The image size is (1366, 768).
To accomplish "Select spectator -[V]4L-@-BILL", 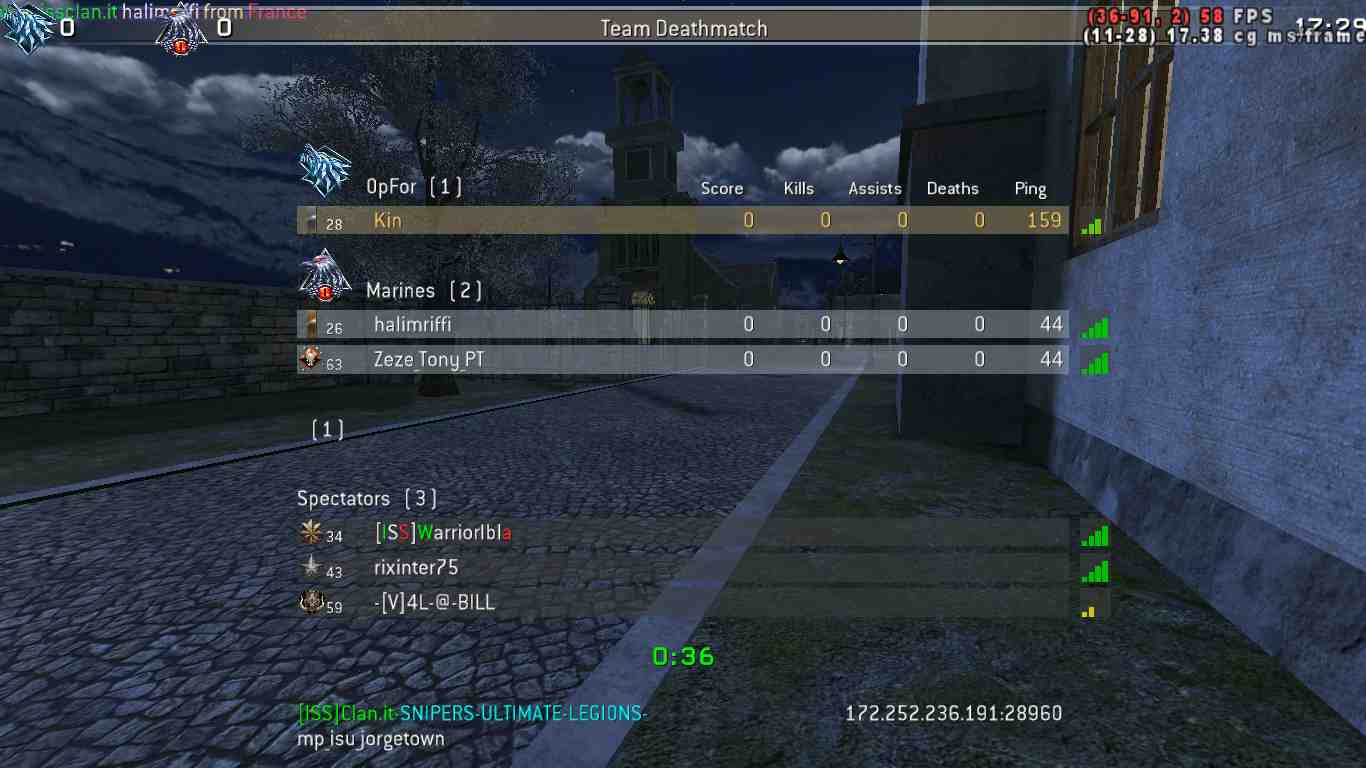I will [434, 603].
